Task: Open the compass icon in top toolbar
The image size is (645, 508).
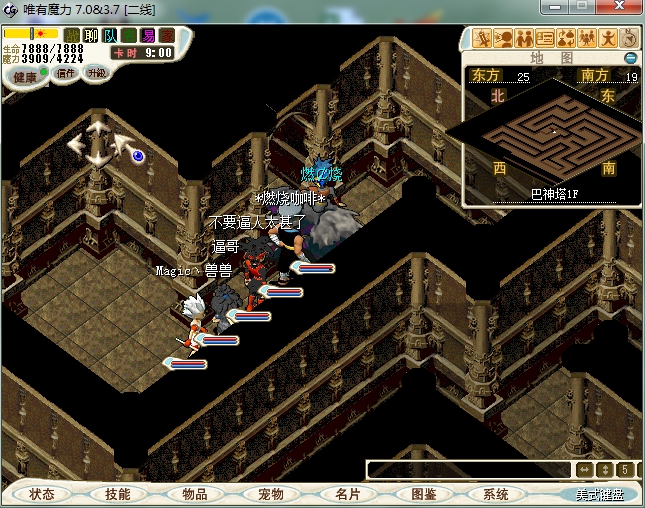Action: (629, 39)
